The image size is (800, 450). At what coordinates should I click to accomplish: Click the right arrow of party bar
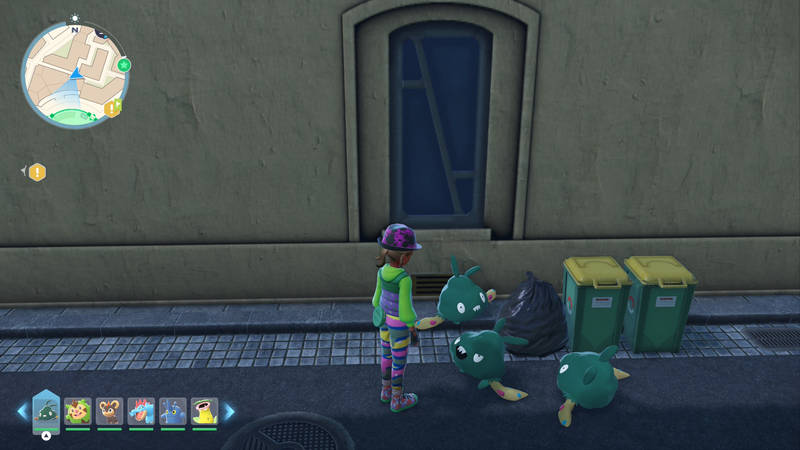229,410
